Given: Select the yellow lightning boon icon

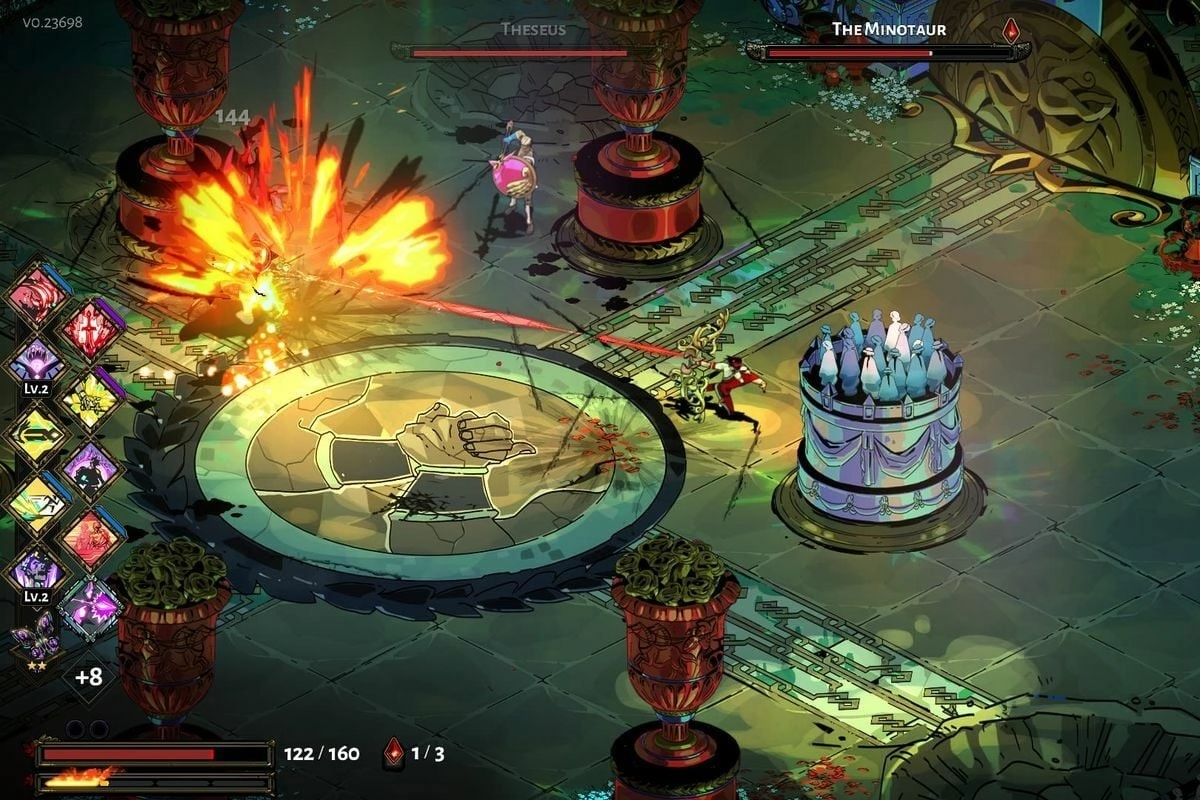Looking at the screenshot, I should point(92,400).
